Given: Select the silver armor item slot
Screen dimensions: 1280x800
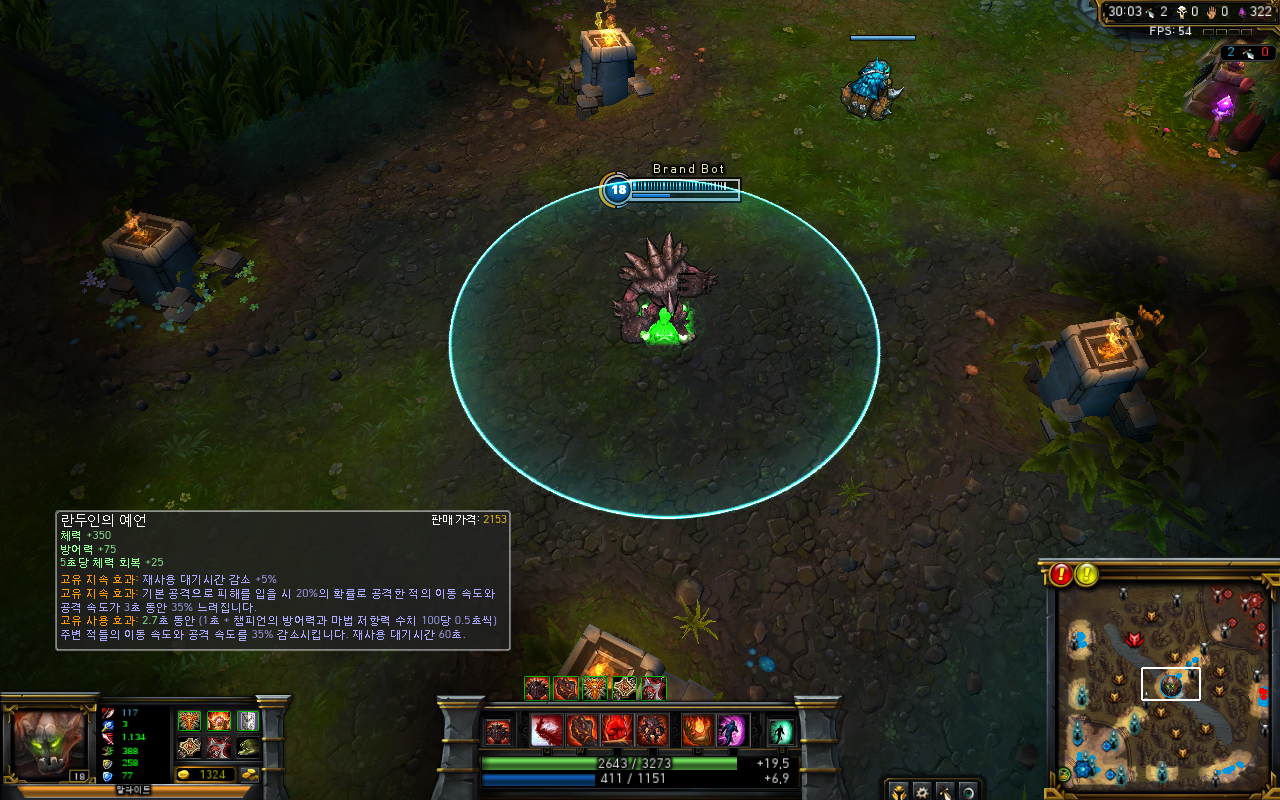Looking at the screenshot, I should (x=248, y=721).
